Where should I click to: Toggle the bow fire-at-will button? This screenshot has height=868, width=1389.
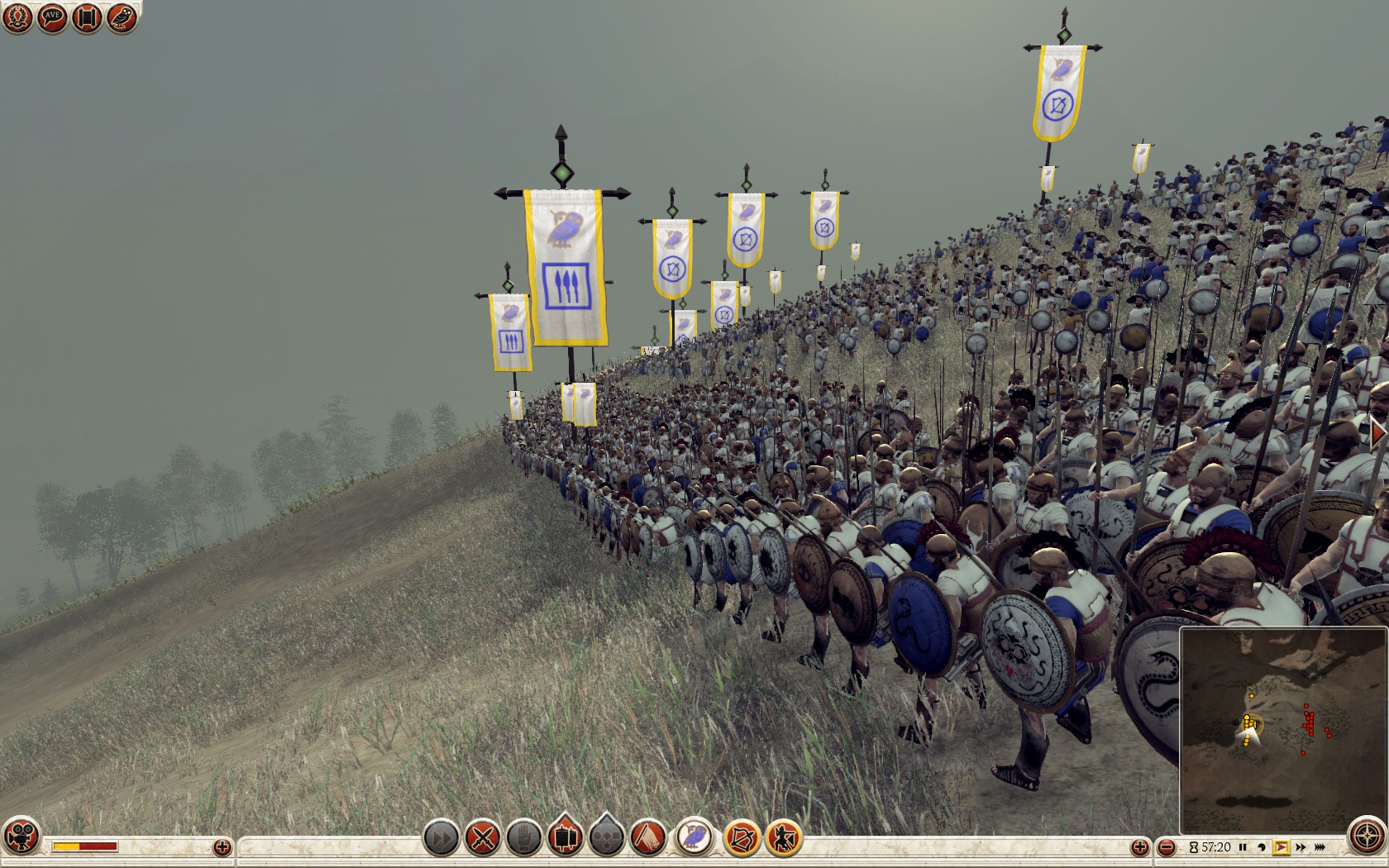coord(742,838)
